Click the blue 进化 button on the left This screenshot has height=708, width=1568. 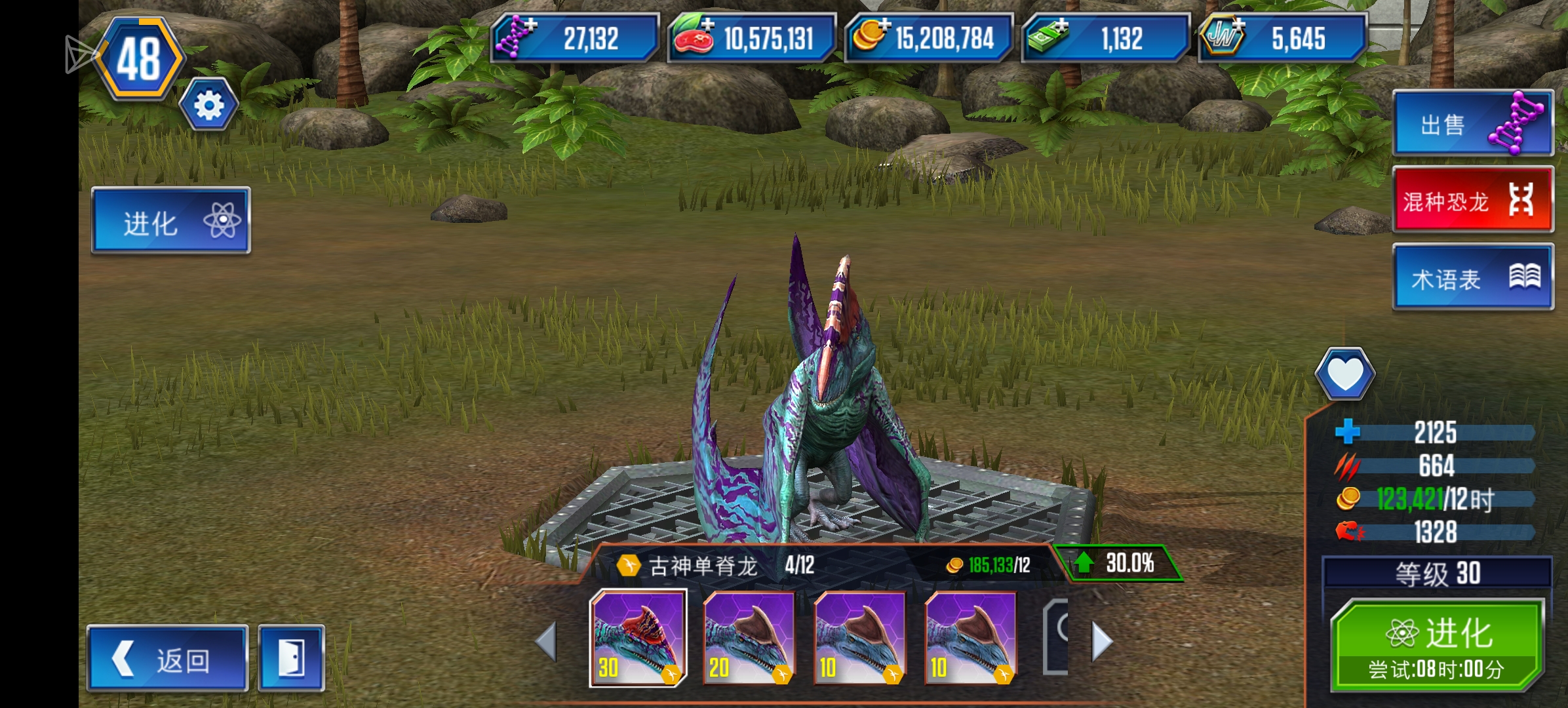[170, 221]
